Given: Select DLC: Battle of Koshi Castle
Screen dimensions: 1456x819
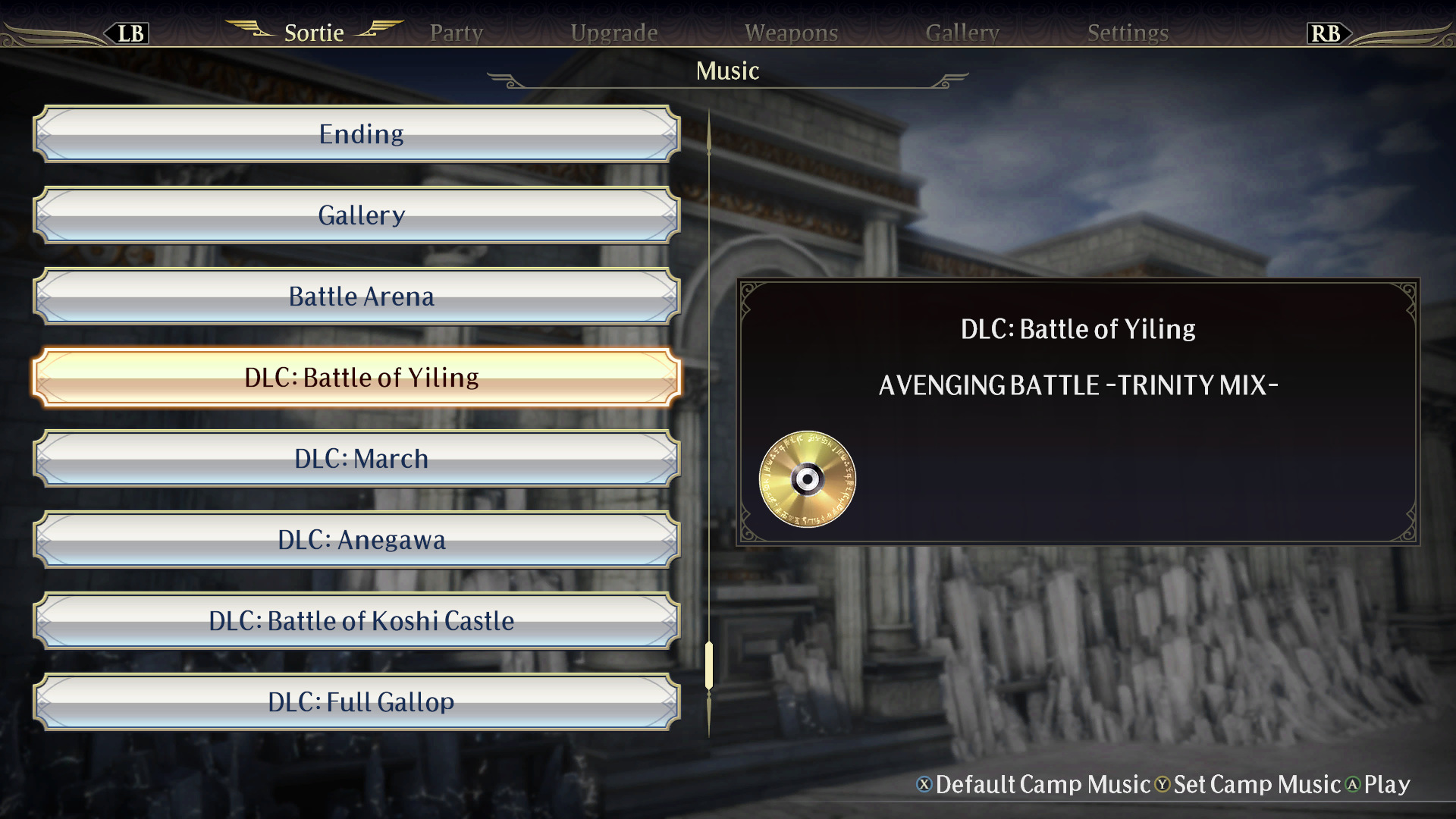Looking at the screenshot, I should [x=361, y=620].
